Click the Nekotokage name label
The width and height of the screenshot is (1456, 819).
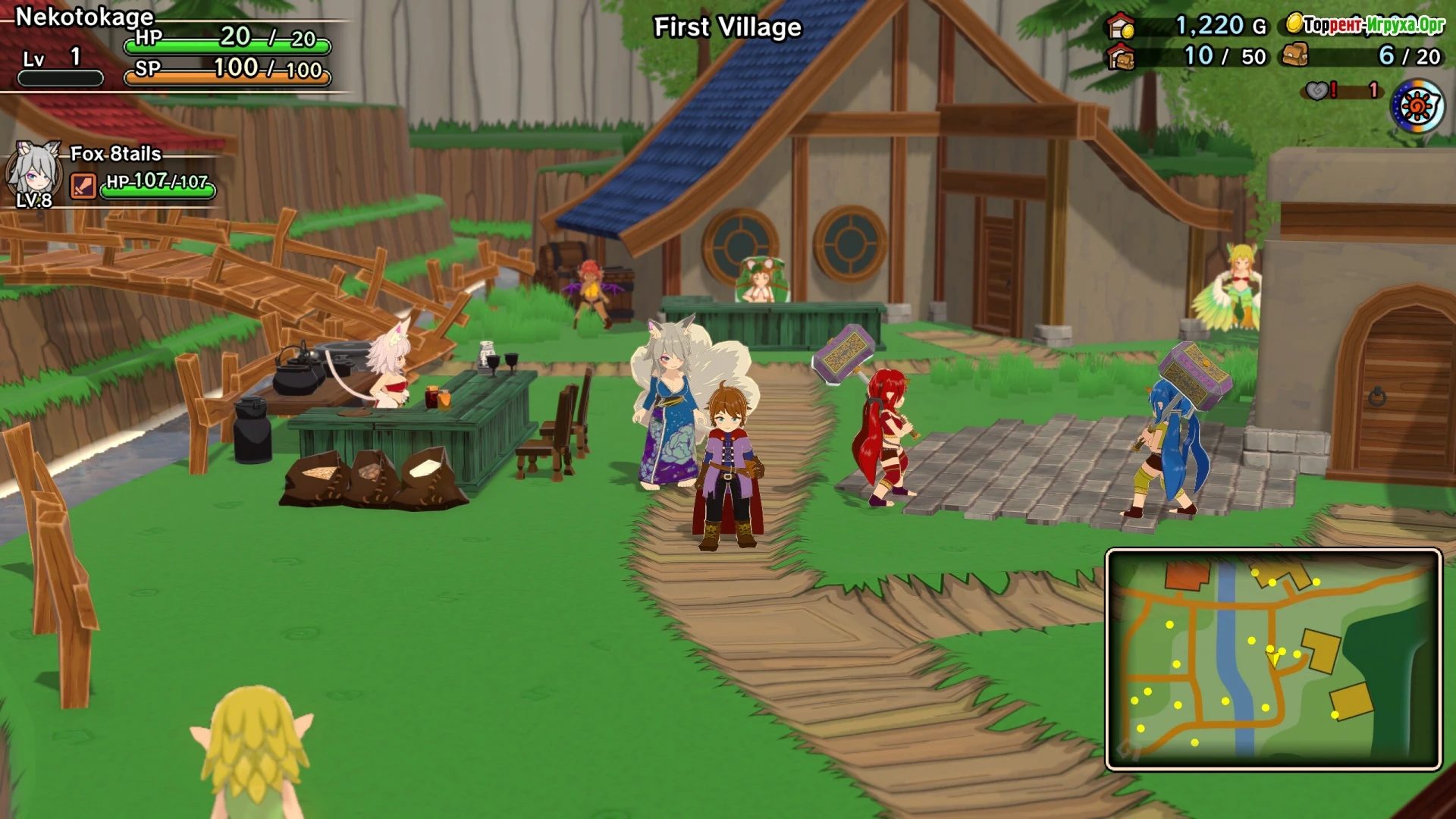point(83,15)
